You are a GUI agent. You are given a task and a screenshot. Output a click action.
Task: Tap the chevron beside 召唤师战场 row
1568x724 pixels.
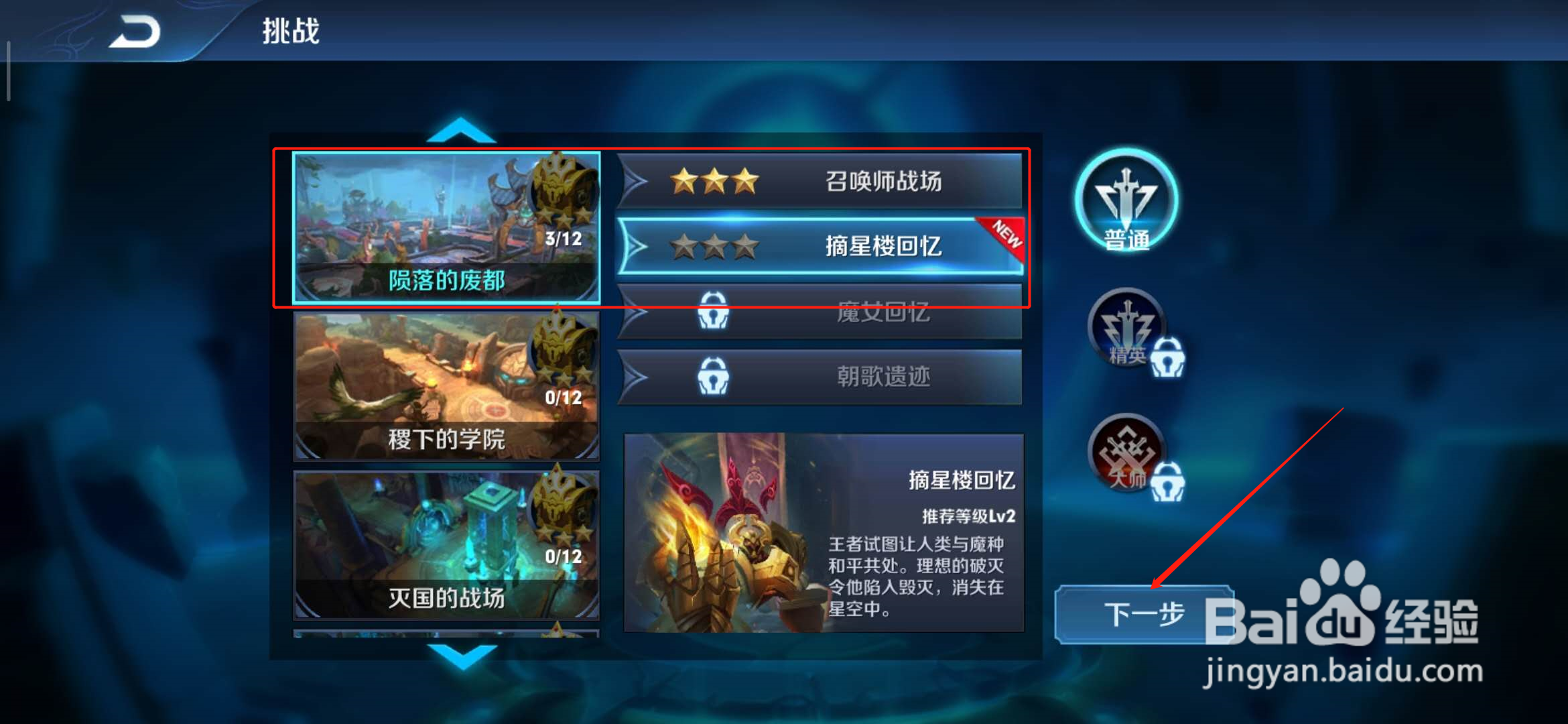pos(633,181)
